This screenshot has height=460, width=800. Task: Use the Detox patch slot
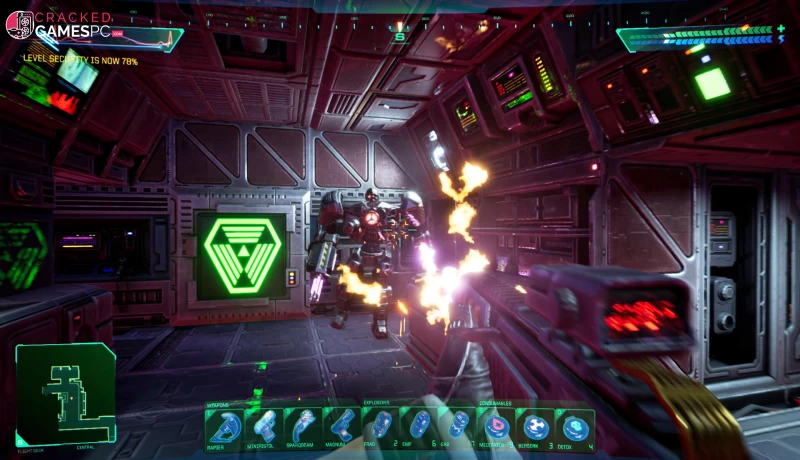575,427
